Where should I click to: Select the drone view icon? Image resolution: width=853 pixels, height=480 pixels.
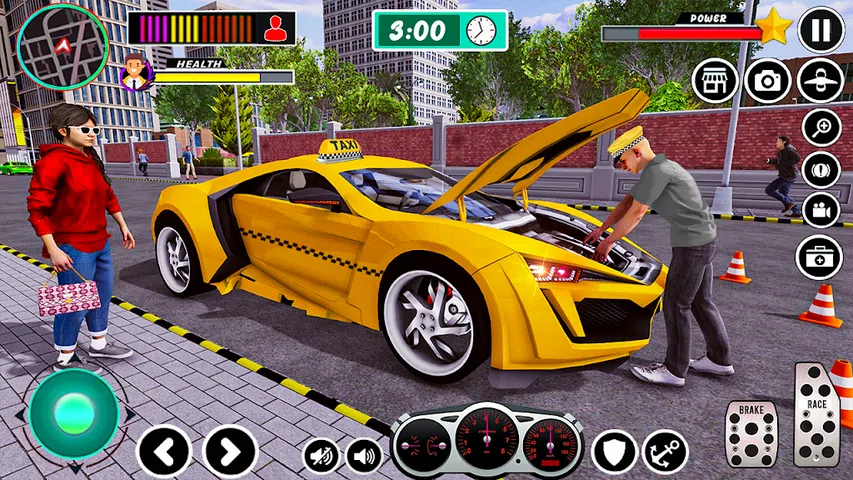[x=821, y=80]
